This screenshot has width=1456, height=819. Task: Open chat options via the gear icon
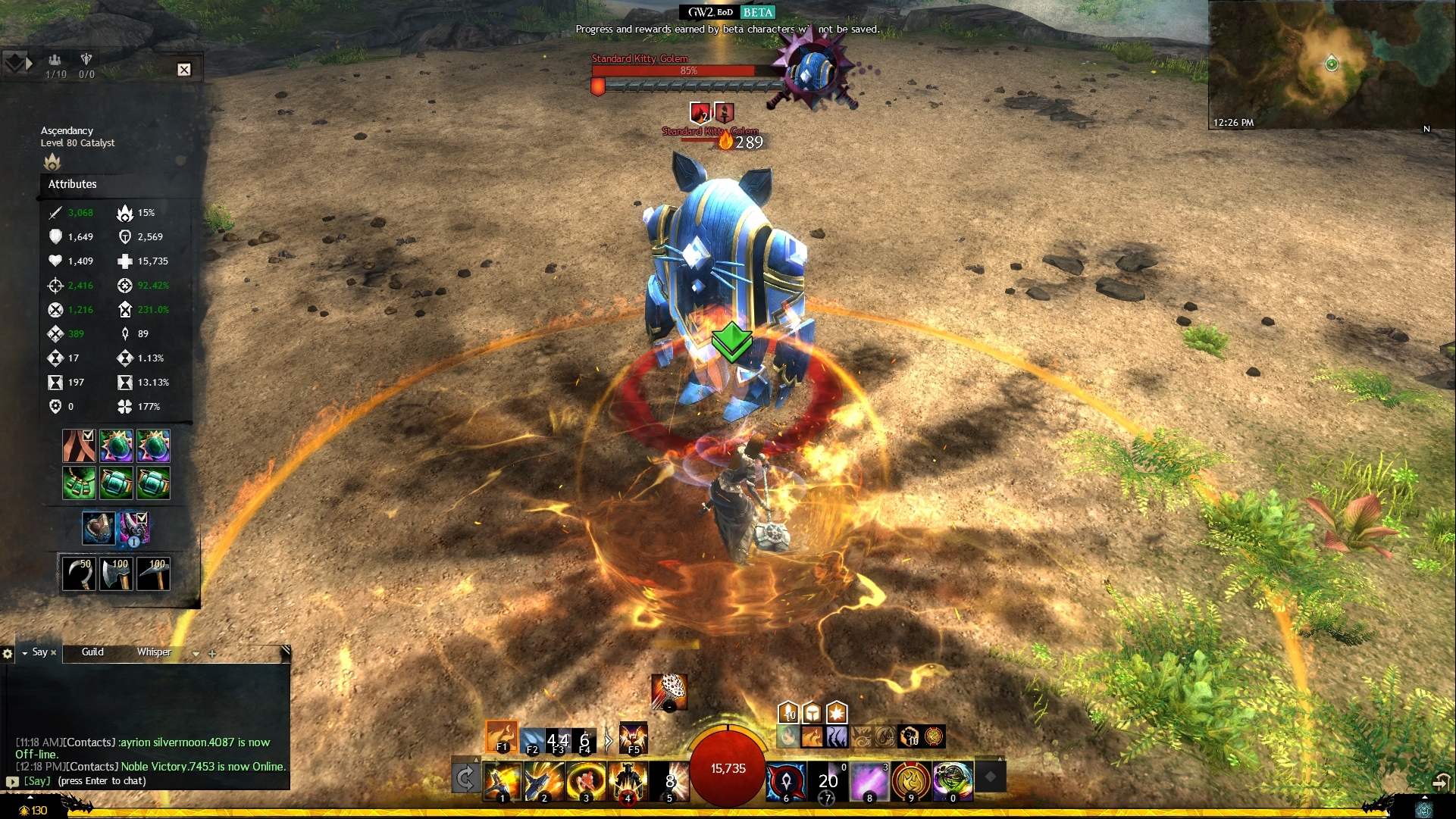(8, 653)
